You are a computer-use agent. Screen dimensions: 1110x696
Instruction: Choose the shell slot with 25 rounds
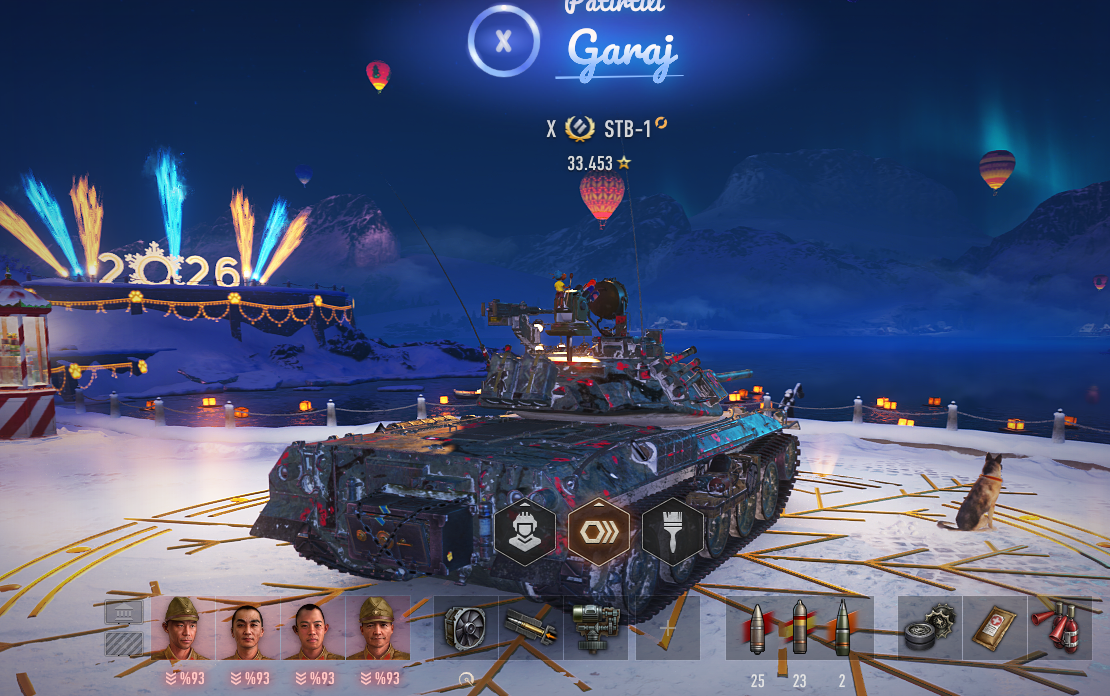757,629
